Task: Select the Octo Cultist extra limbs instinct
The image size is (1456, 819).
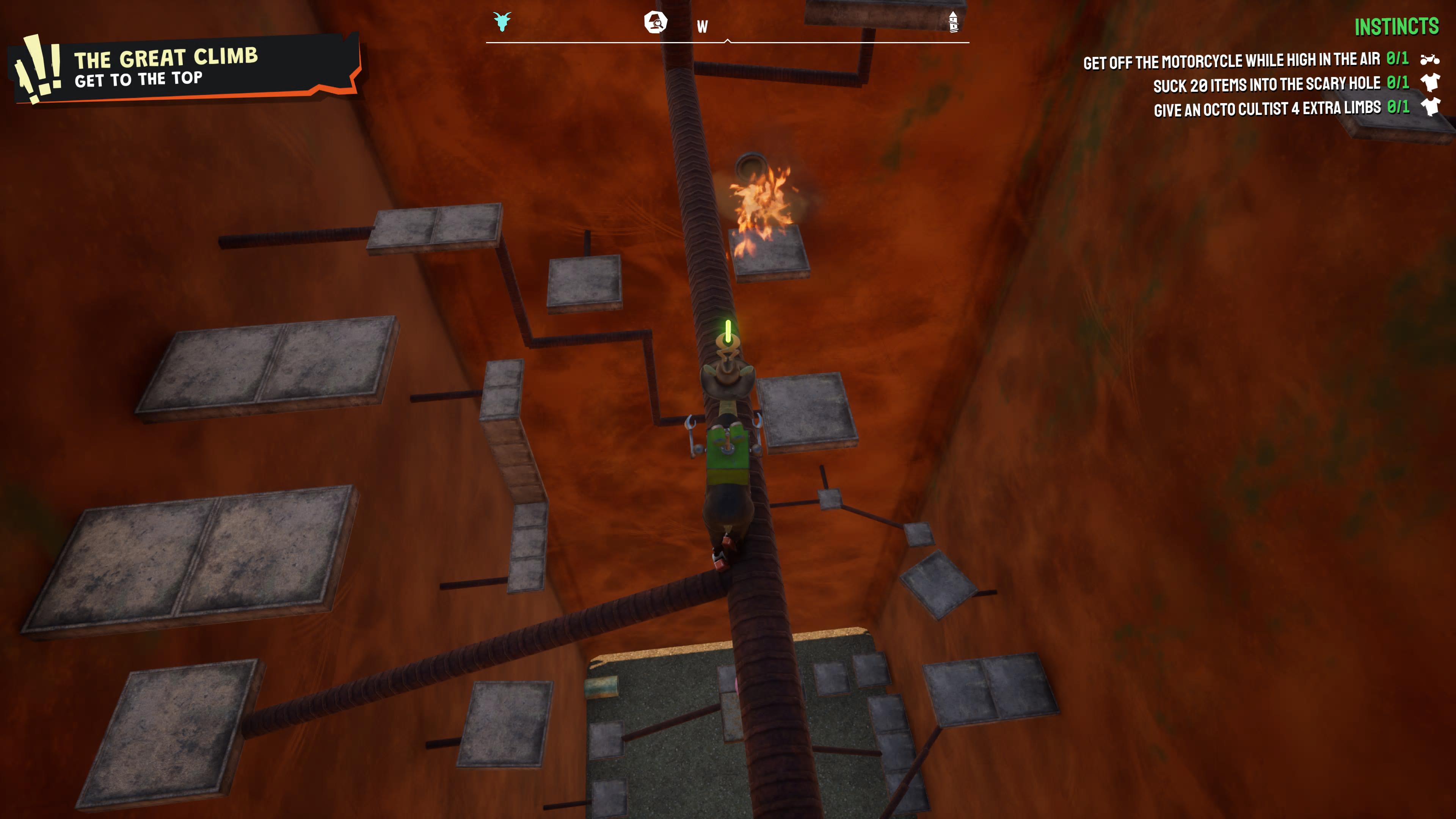Action: pos(1281,108)
